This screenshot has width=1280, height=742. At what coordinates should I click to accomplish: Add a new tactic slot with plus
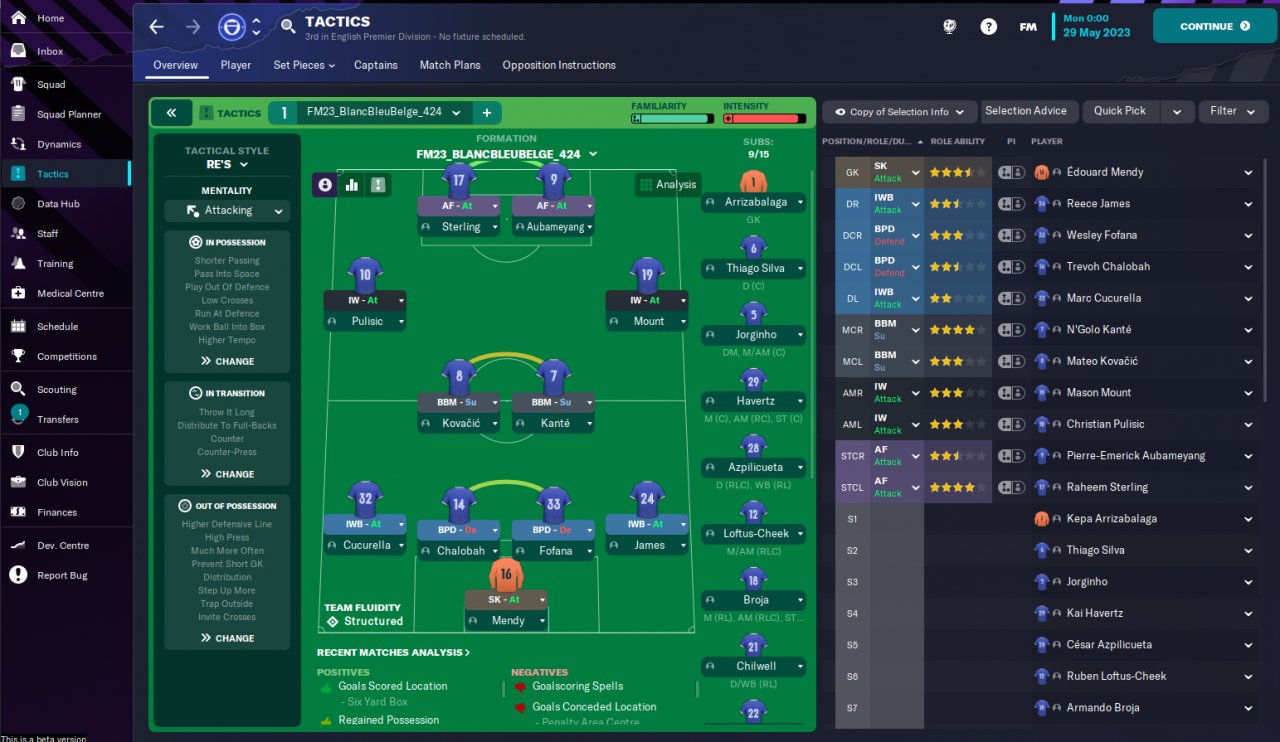click(x=487, y=113)
